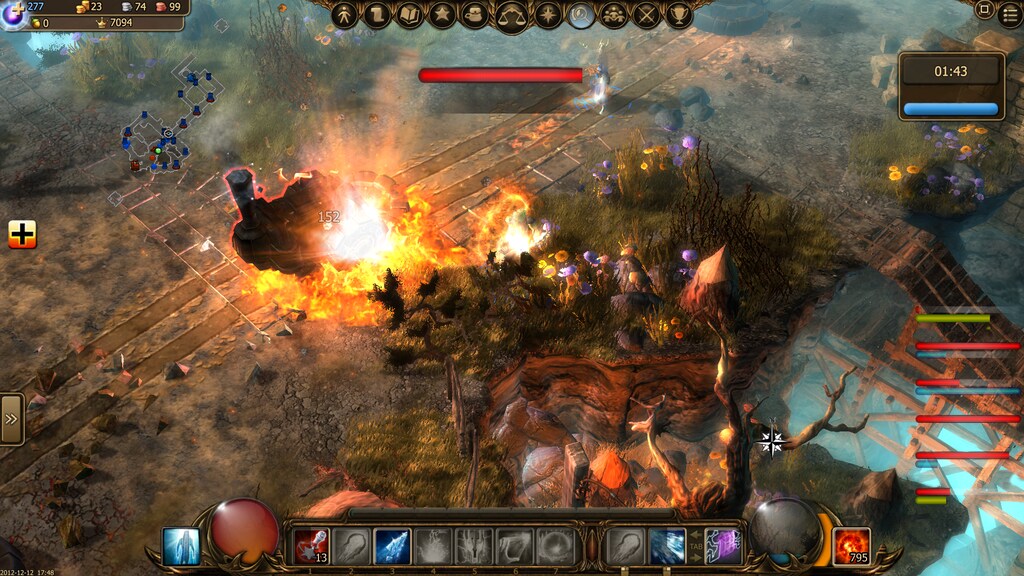Open the crossed swords icon
Image resolution: width=1024 pixels, height=576 pixels.
tap(647, 14)
